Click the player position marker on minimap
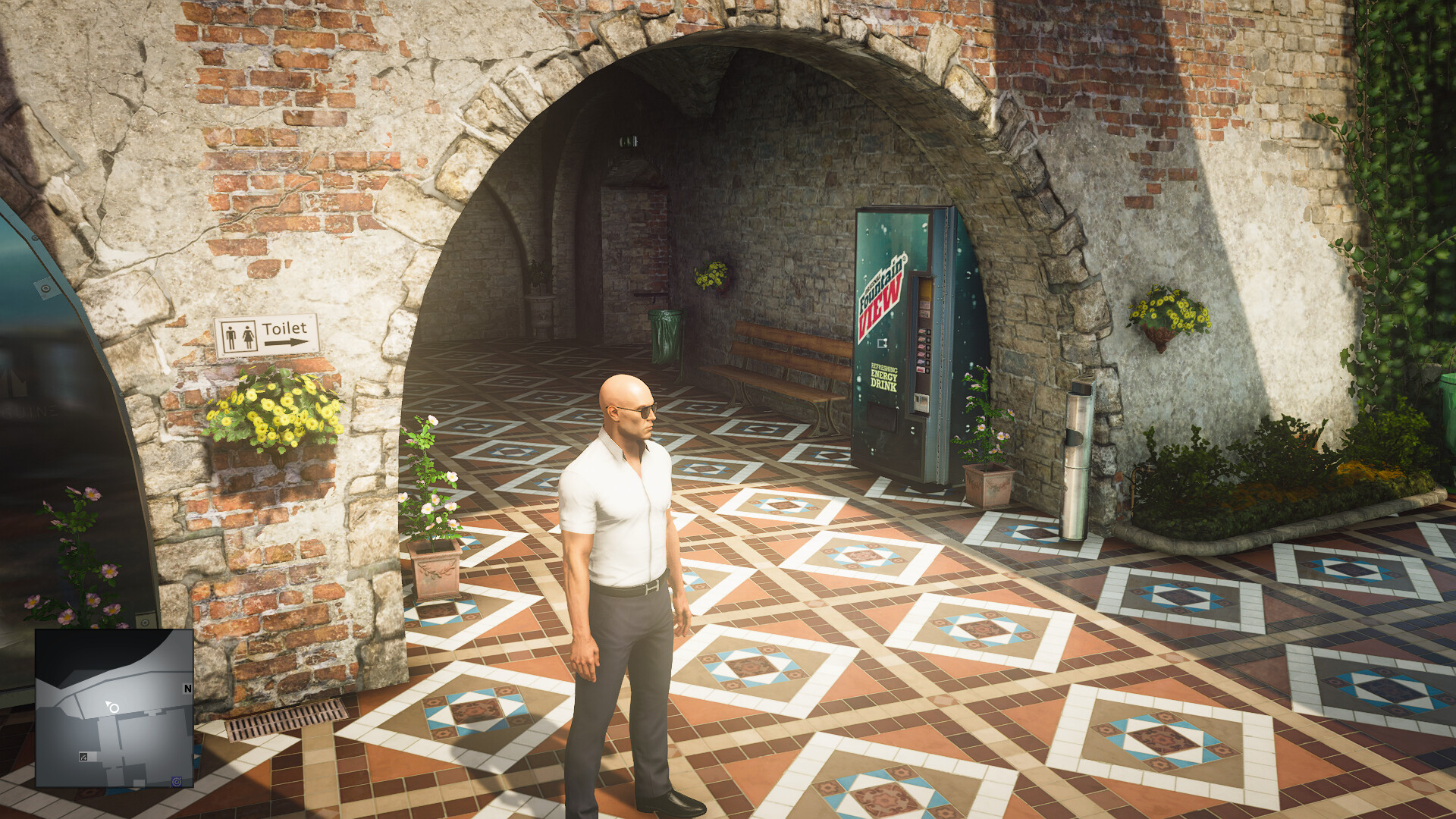Screen dimensions: 1456x819 click(114, 708)
